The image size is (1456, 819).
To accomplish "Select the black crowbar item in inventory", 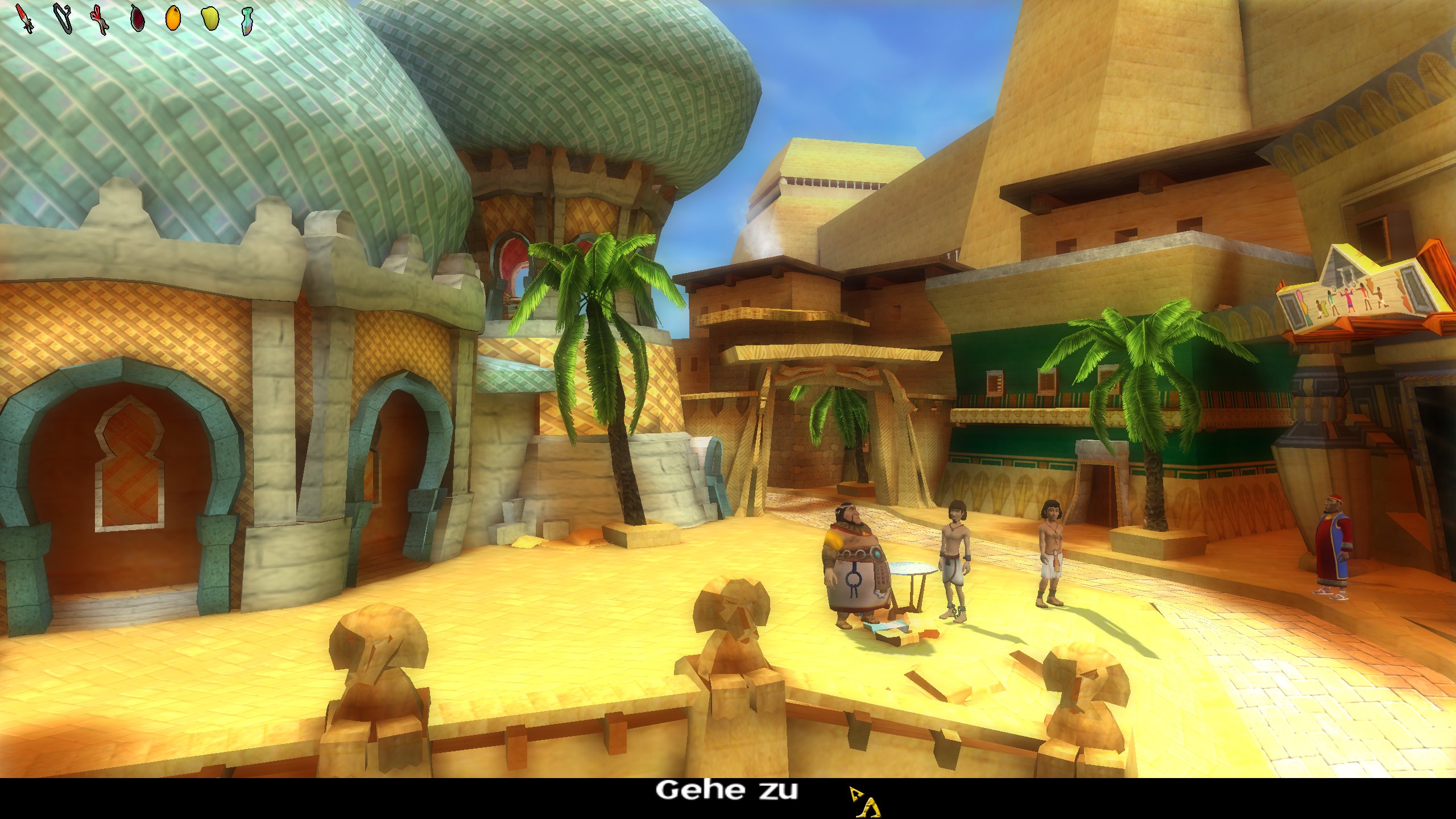I will [x=63, y=18].
